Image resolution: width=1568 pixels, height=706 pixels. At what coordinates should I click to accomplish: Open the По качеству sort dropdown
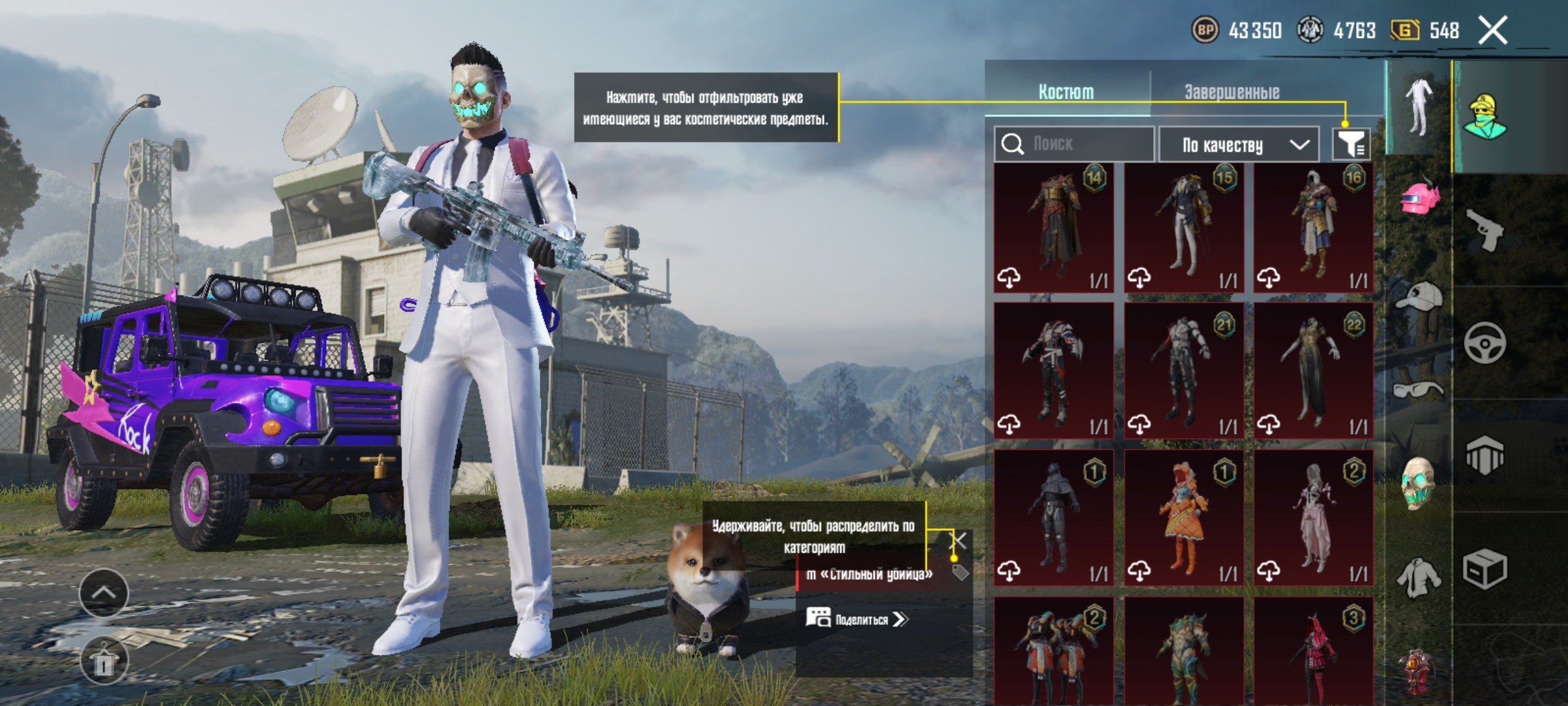point(1244,144)
